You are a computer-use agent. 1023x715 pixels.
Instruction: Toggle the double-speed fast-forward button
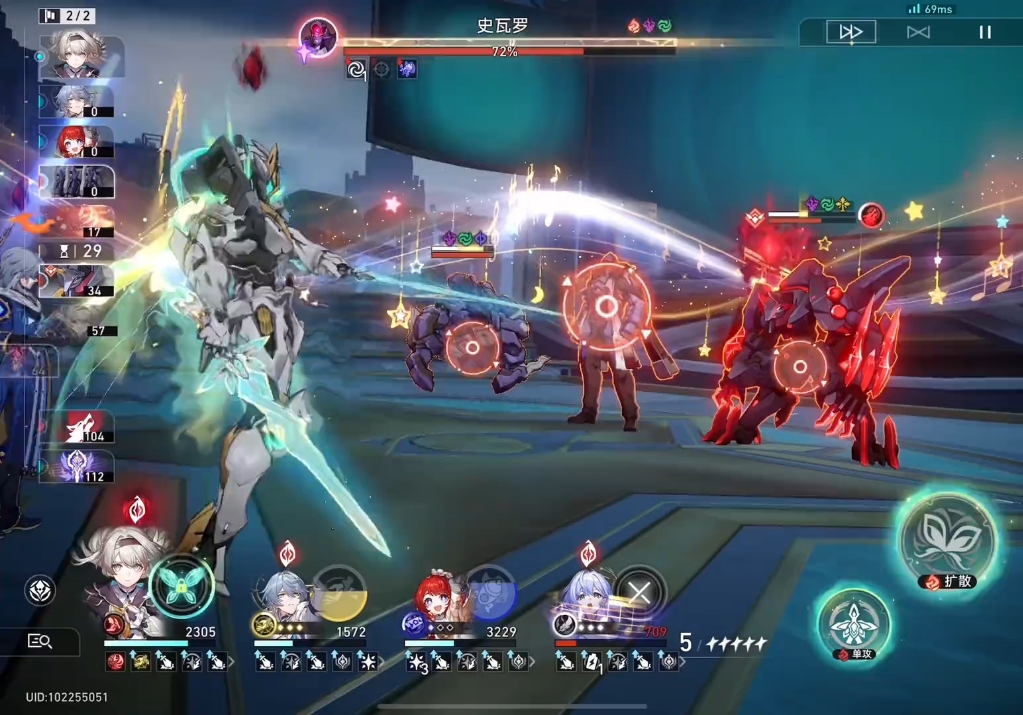(851, 32)
